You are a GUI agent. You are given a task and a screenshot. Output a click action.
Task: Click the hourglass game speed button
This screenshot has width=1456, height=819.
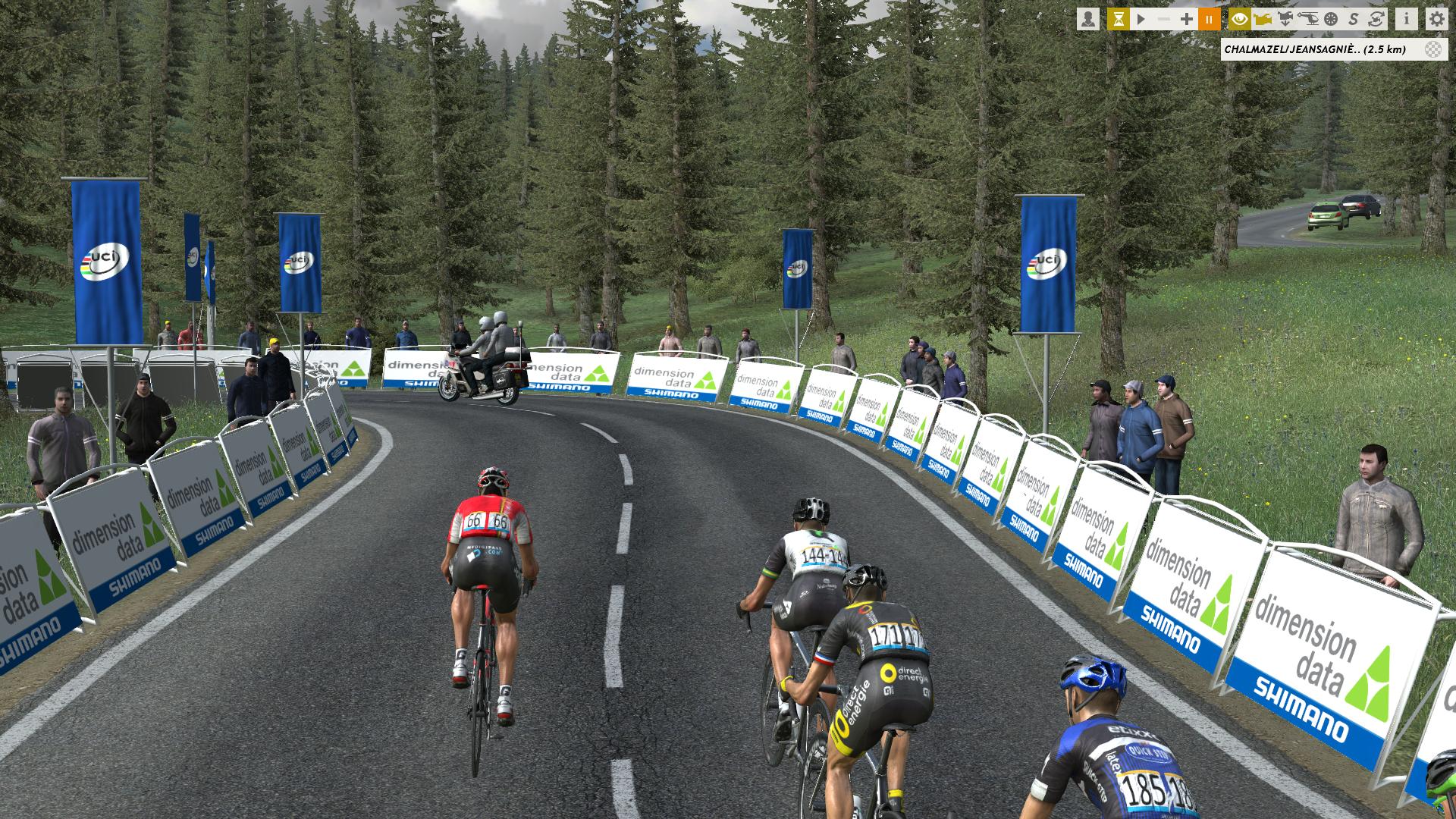click(x=1118, y=19)
